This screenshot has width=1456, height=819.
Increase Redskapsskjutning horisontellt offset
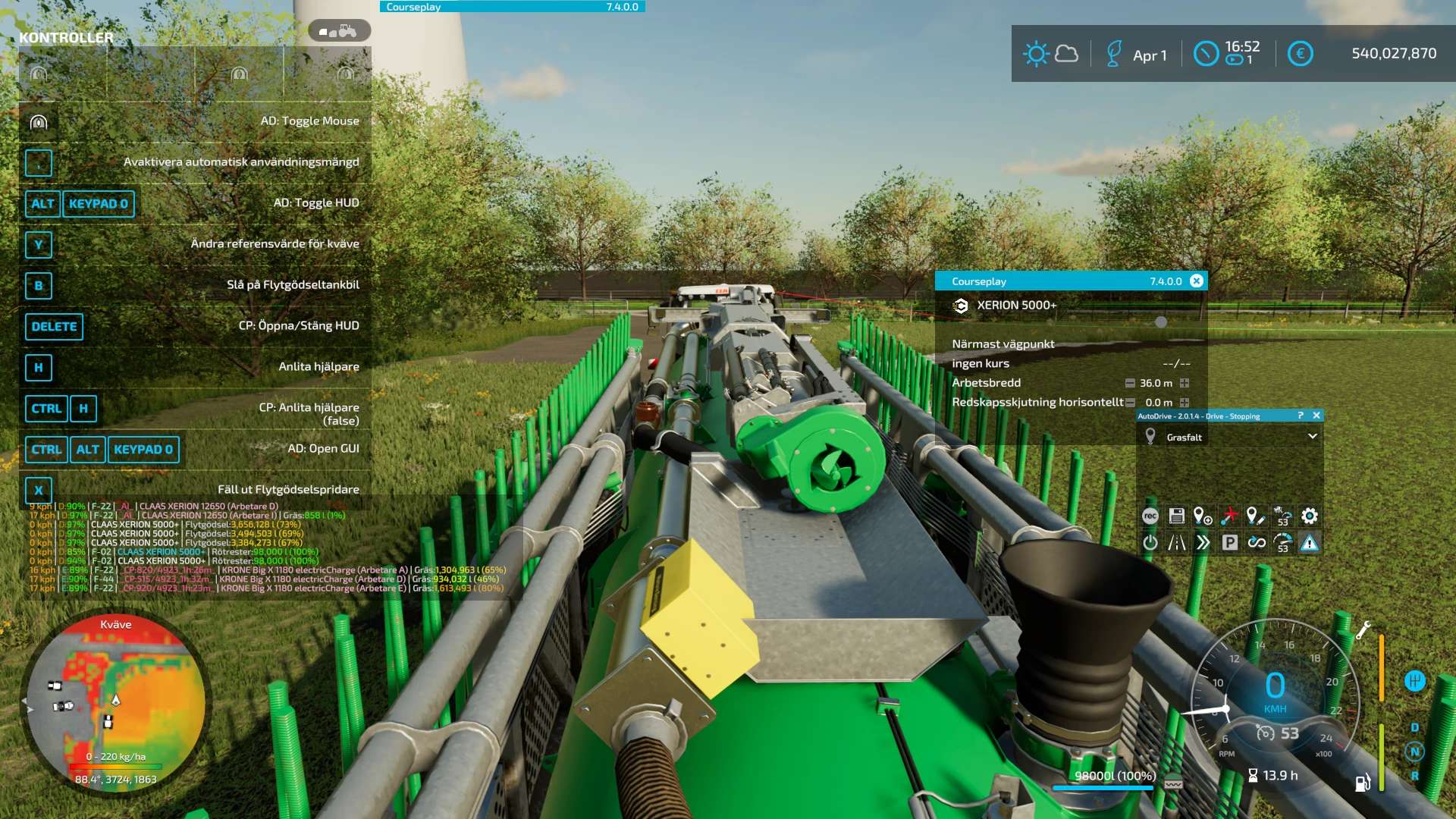click(1185, 403)
